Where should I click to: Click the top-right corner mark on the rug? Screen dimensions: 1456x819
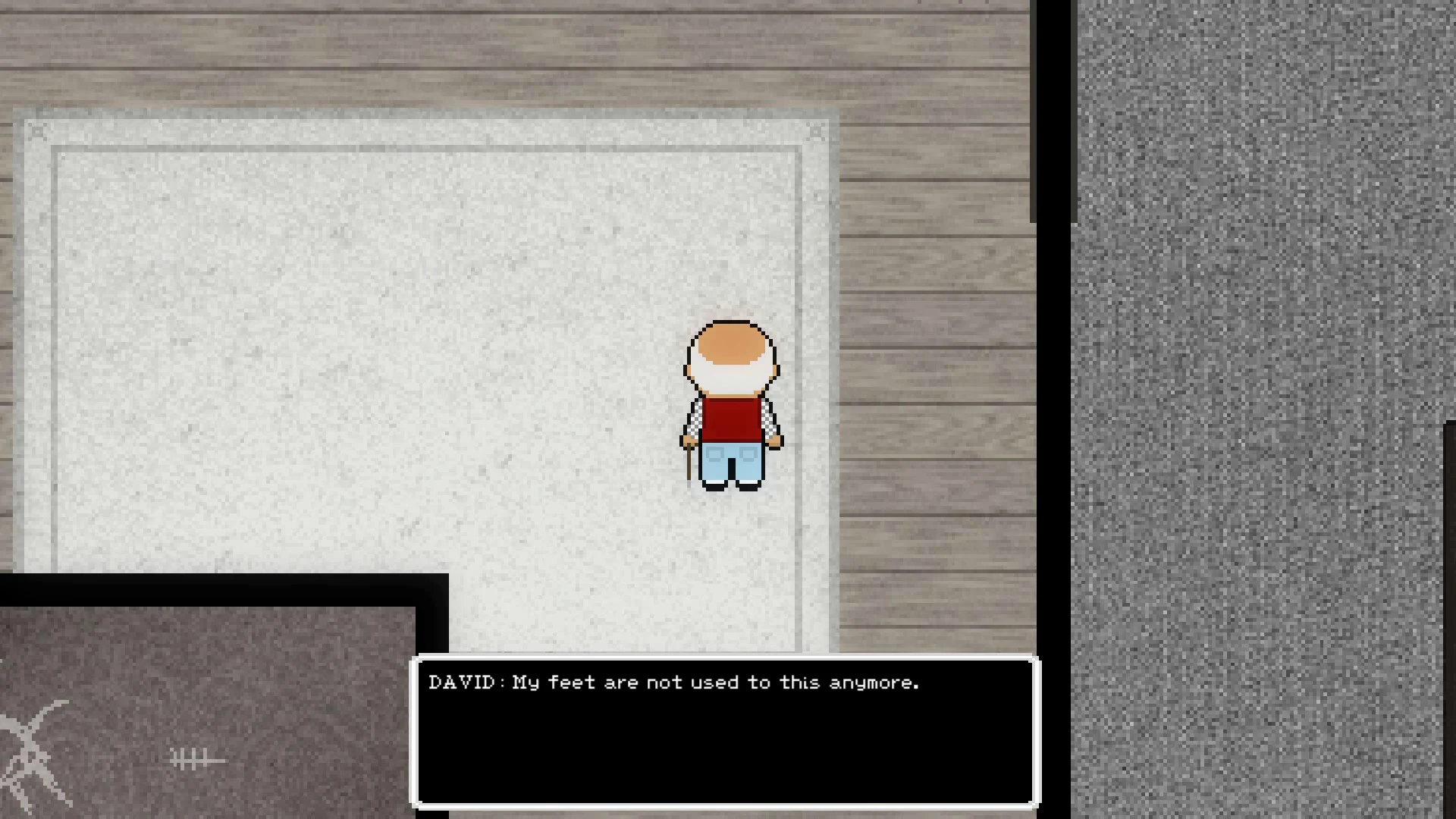(x=816, y=132)
